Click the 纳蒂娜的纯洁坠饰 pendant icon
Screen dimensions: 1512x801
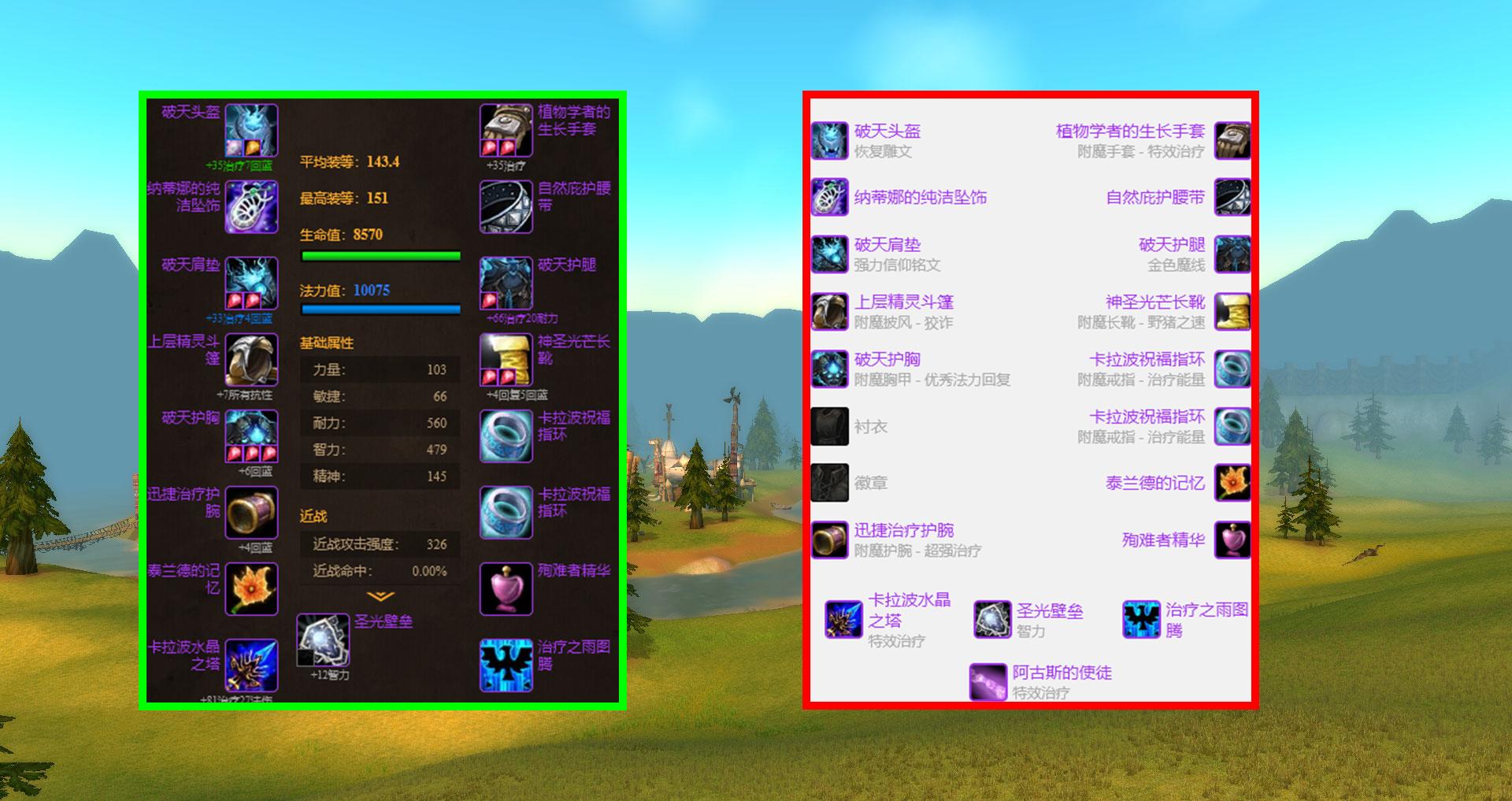[252, 207]
